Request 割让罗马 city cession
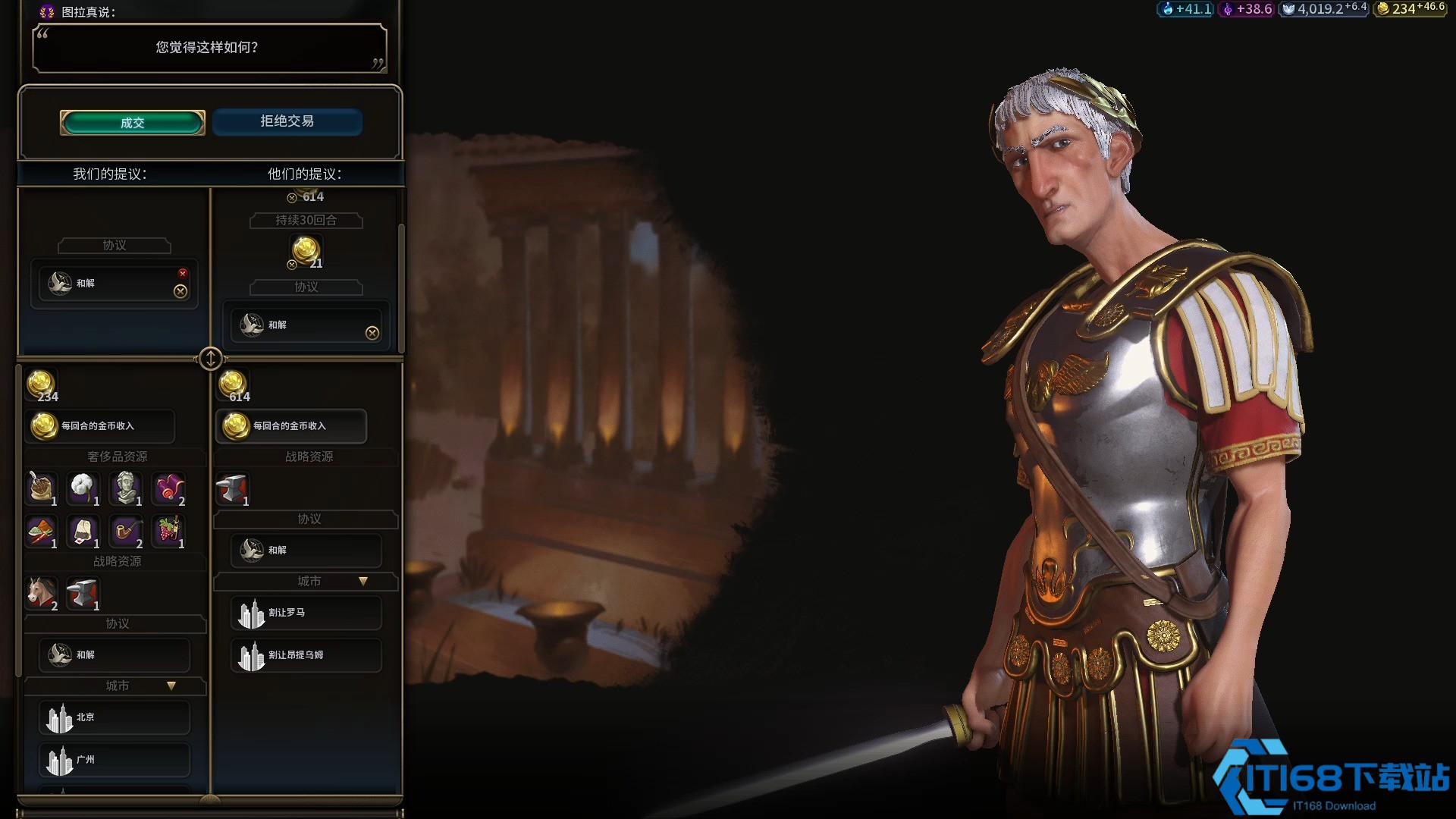 coord(306,613)
